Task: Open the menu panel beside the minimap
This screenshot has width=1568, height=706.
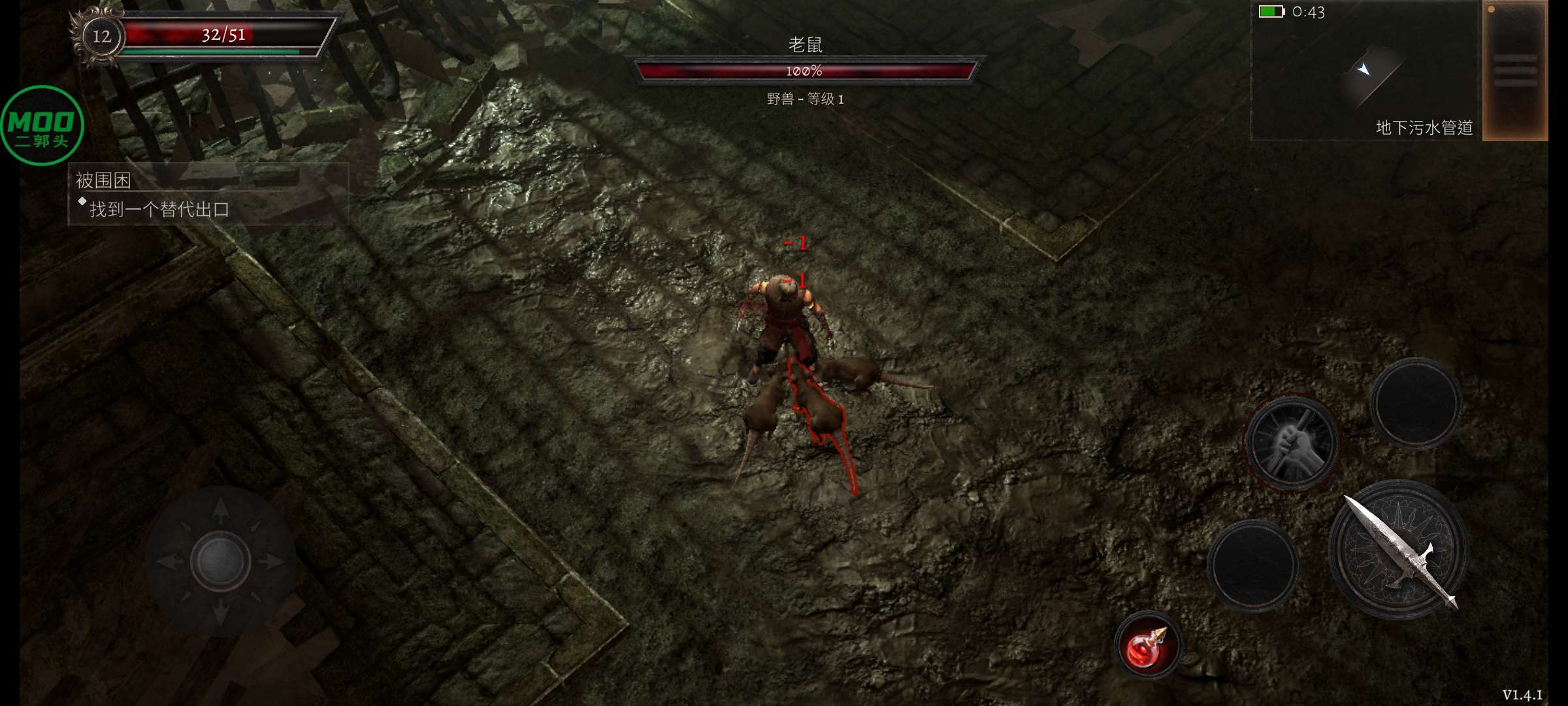Action: coord(1514,71)
